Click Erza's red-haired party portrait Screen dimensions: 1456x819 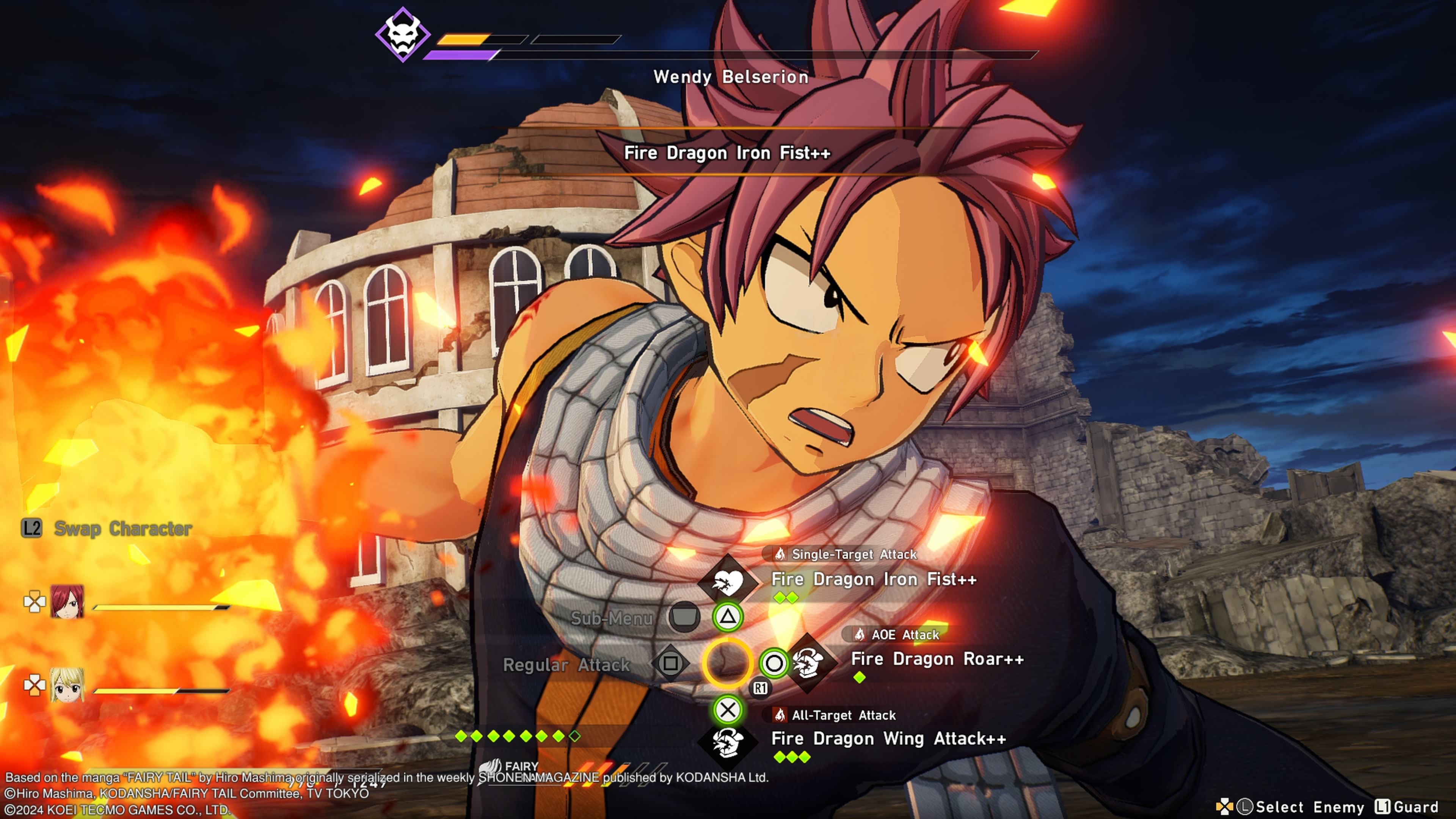(67, 601)
